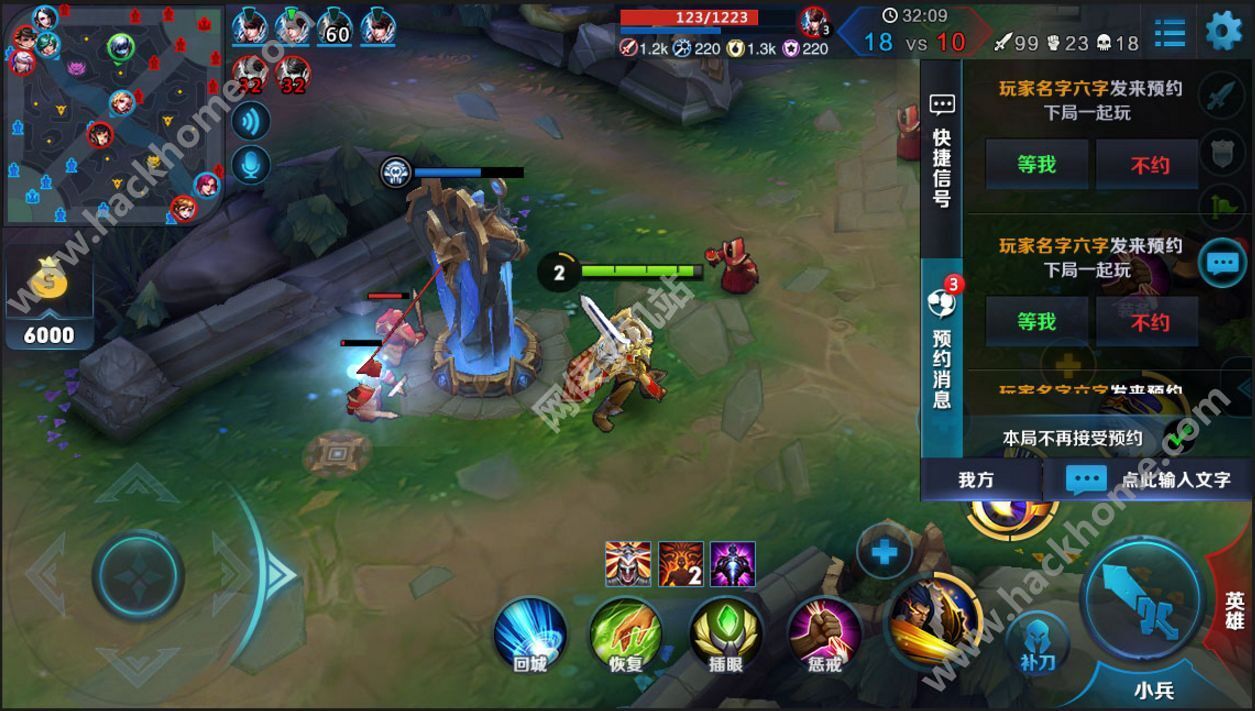Select the 英雄 hero target button
The width and height of the screenshot is (1255, 711).
click(x=1235, y=610)
